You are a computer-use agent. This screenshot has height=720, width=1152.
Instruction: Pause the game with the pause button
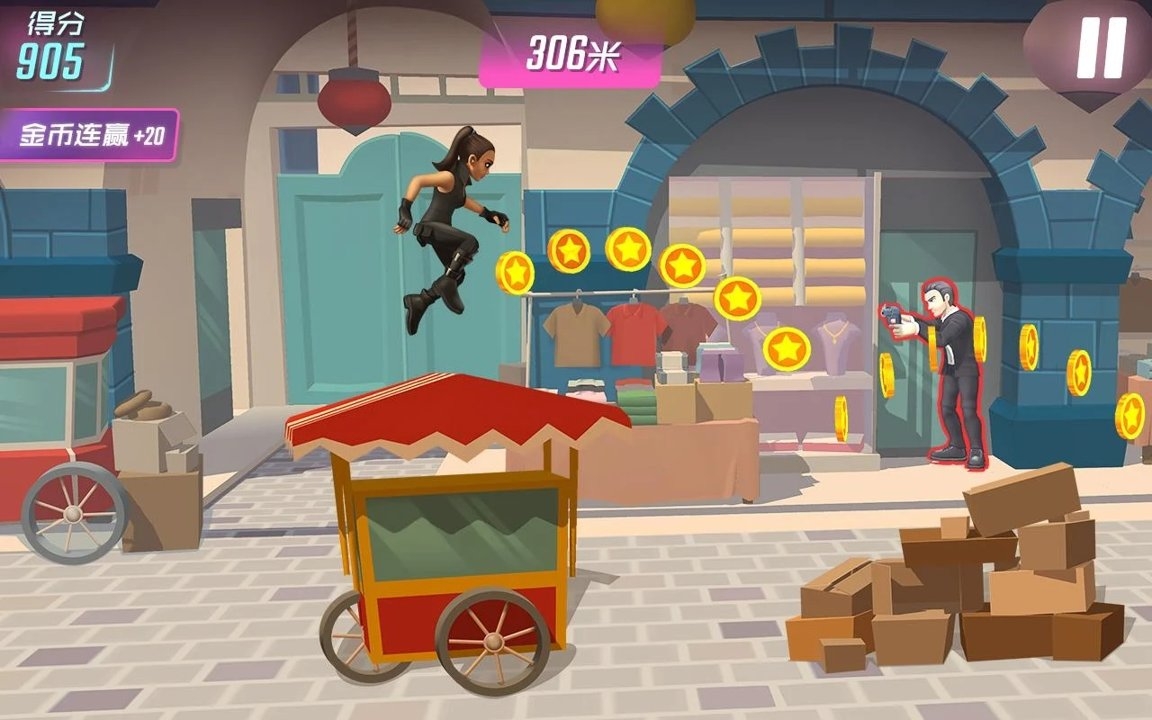1101,47
